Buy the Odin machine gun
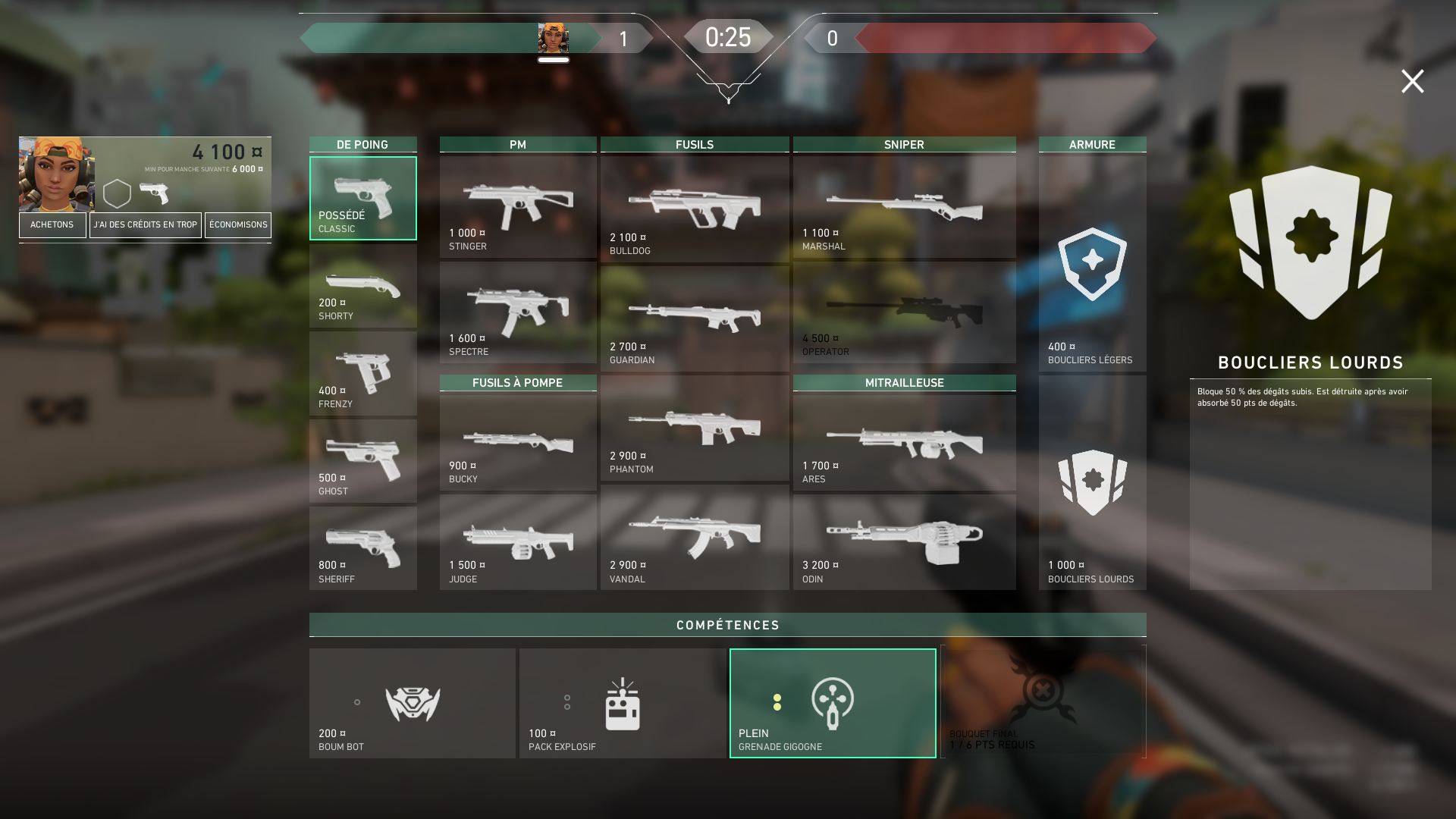The height and width of the screenshot is (819, 1456). click(904, 542)
